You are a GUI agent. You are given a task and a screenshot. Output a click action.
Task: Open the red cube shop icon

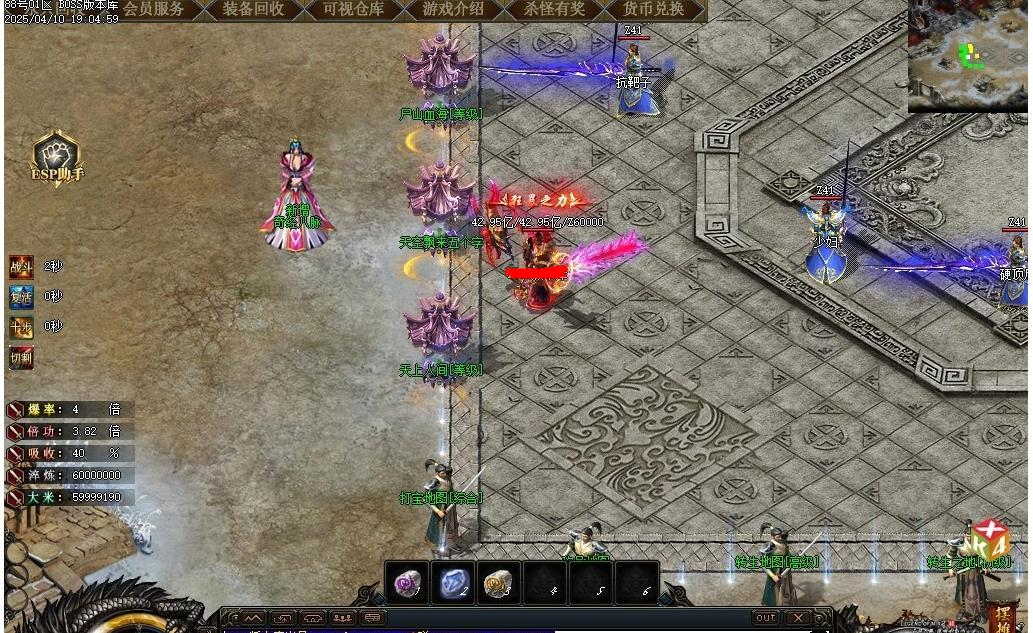(990, 541)
